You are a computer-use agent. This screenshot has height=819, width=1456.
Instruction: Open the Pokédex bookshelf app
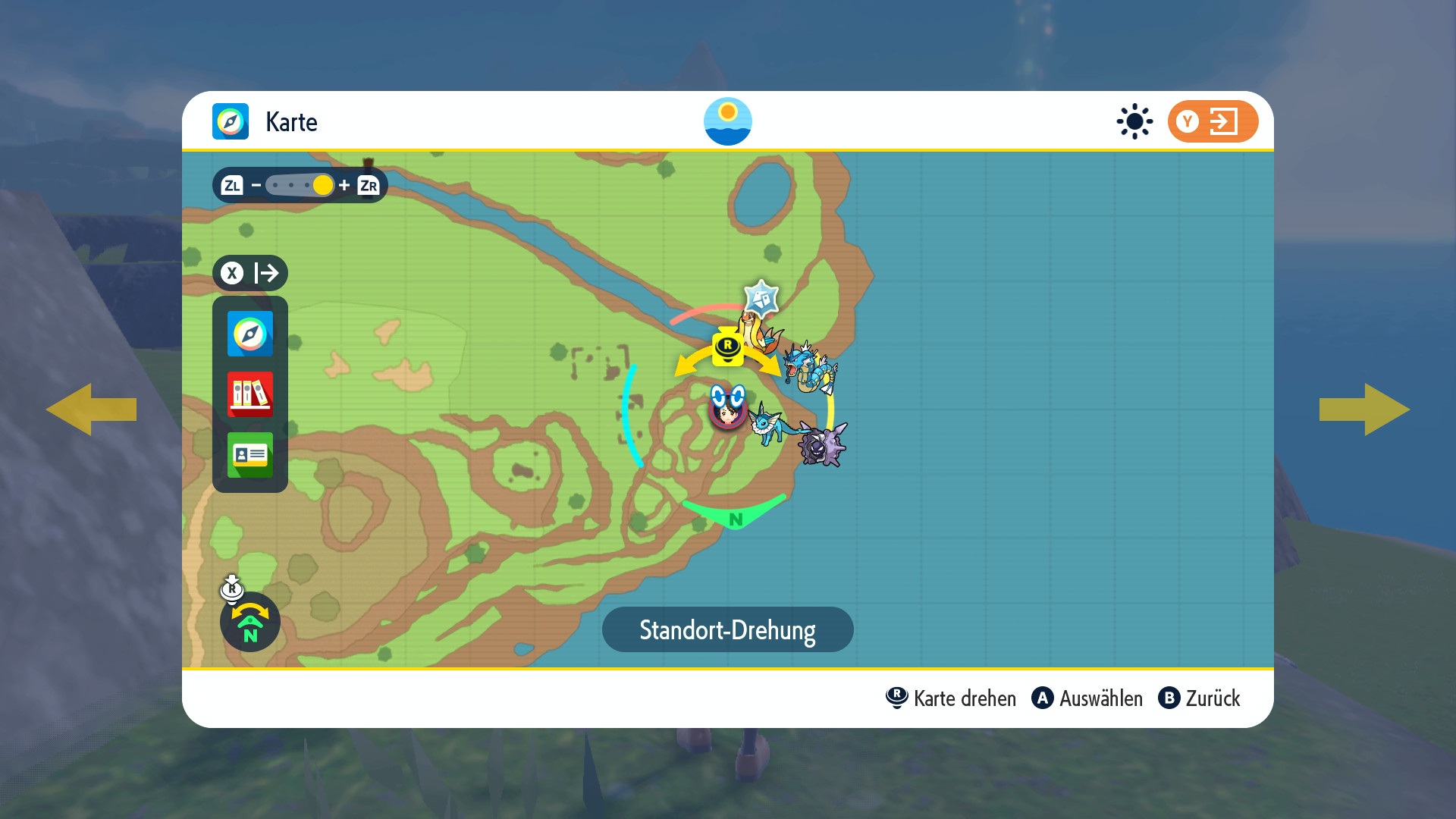[250, 394]
